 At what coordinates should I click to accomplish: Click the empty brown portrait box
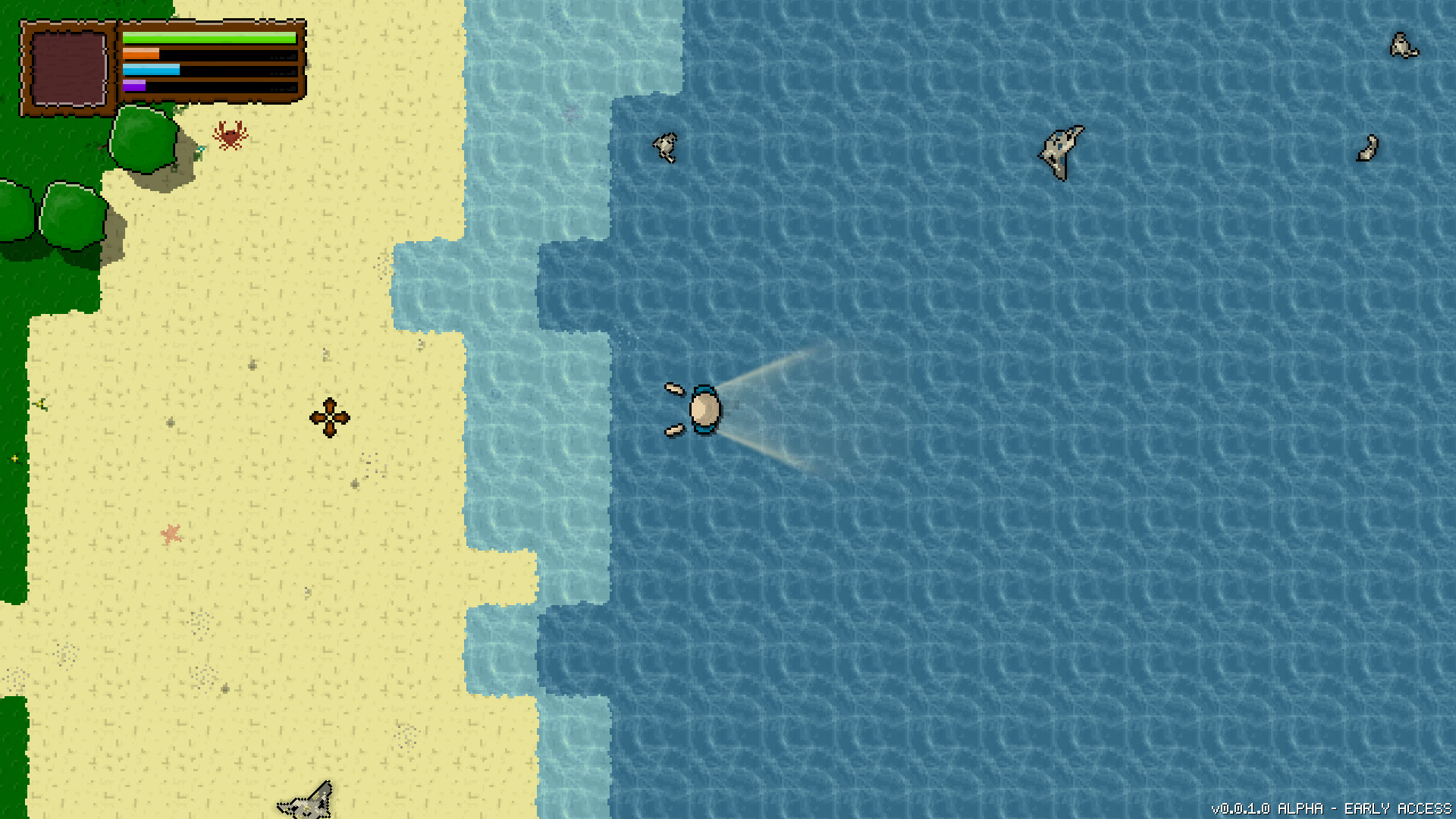pyautogui.click(x=68, y=68)
